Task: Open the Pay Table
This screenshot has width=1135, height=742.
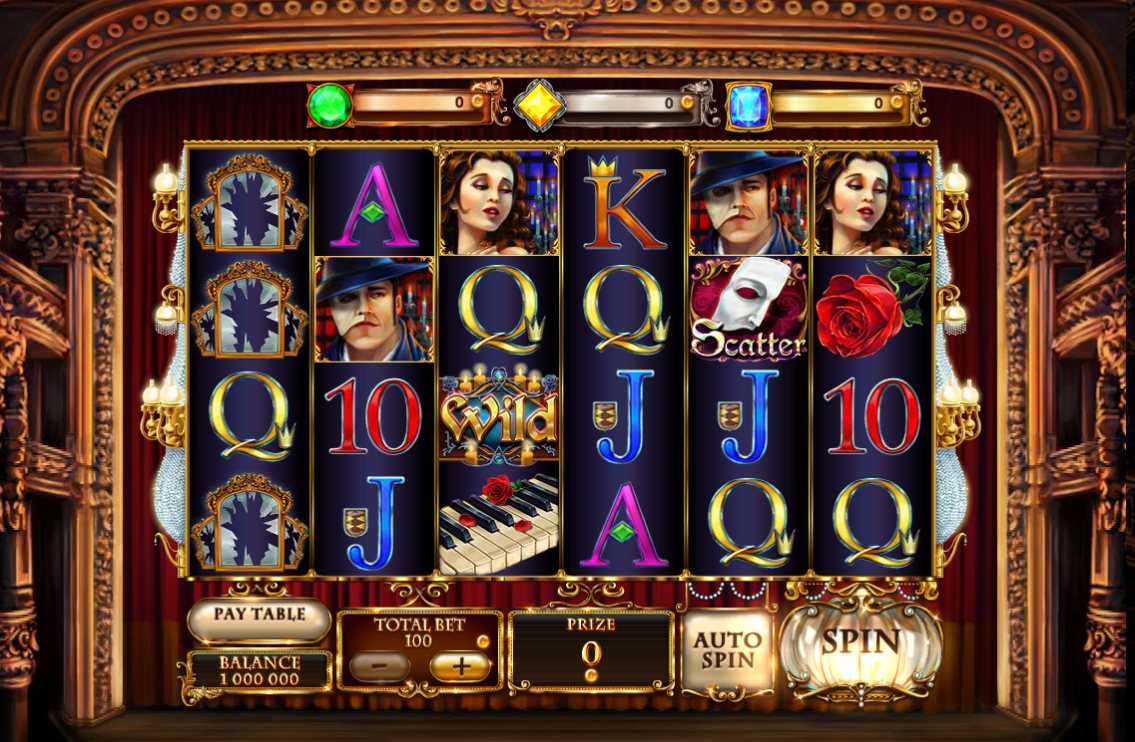Action: (x=259, y=616)
